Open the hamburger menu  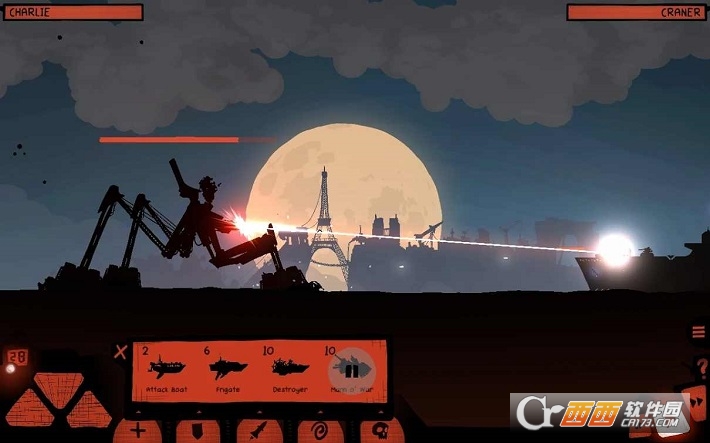pos(698,332)
